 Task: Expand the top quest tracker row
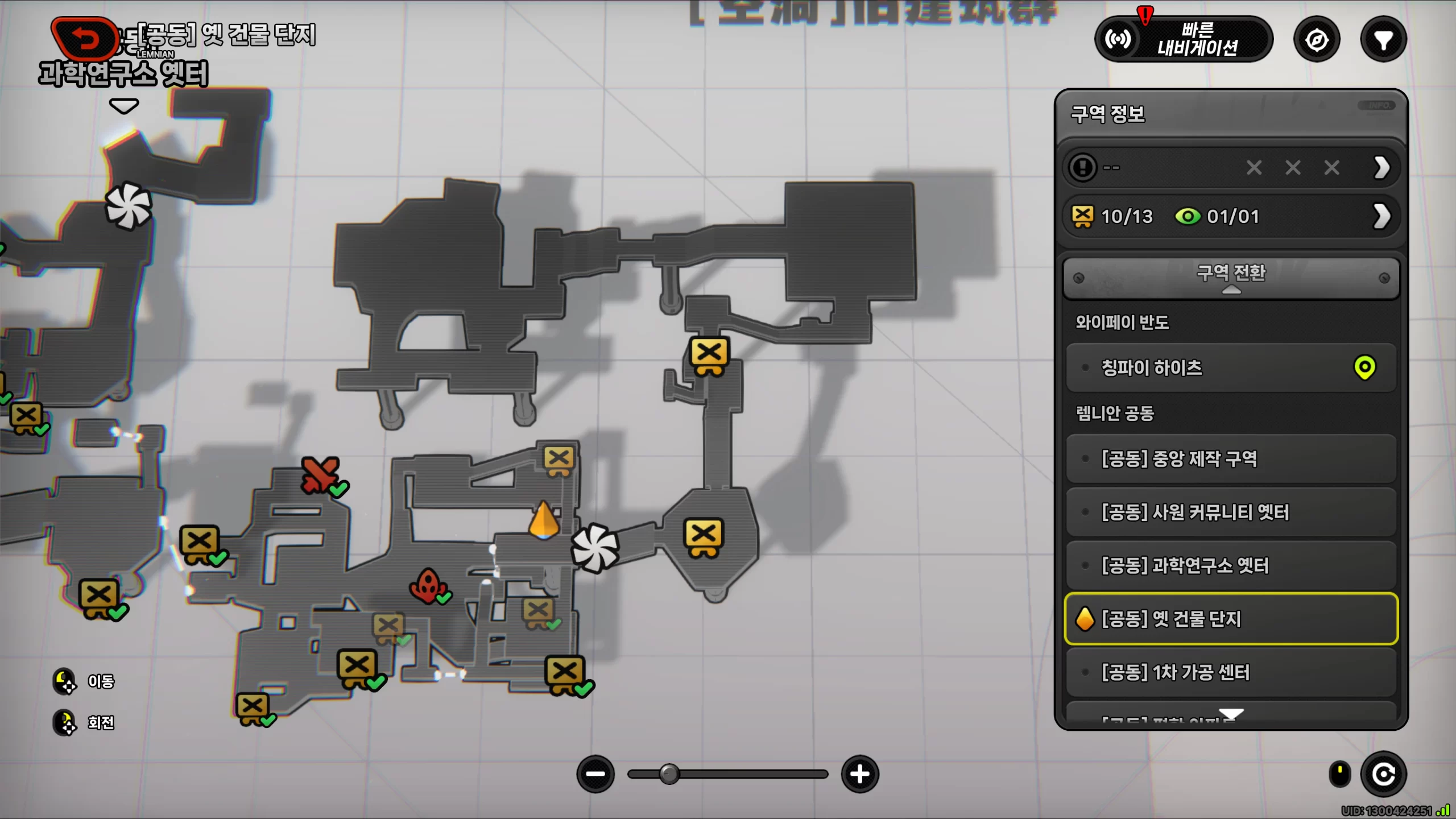point(1382,168)
